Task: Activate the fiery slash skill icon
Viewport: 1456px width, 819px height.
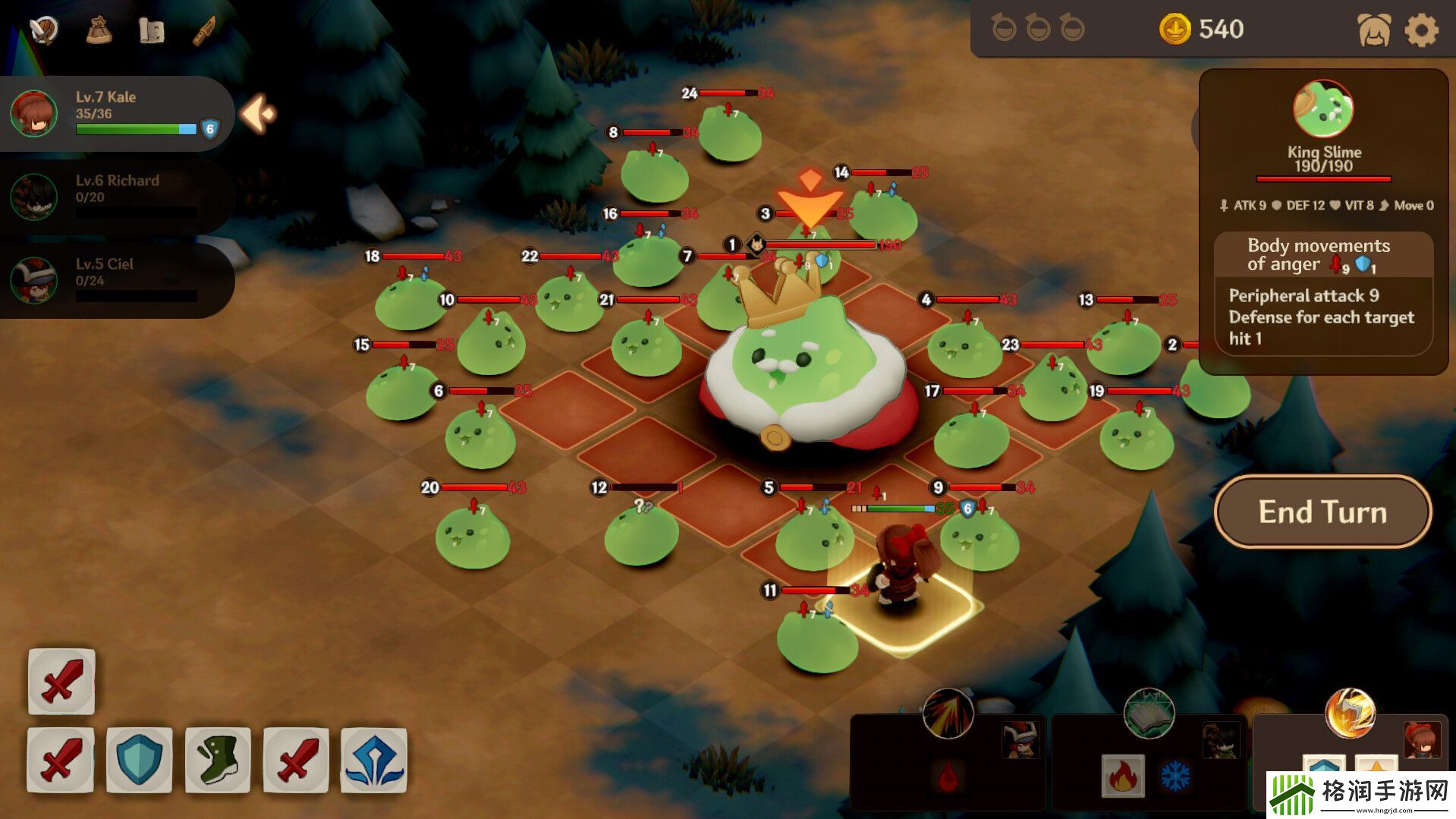Action: tap(948, 713)
